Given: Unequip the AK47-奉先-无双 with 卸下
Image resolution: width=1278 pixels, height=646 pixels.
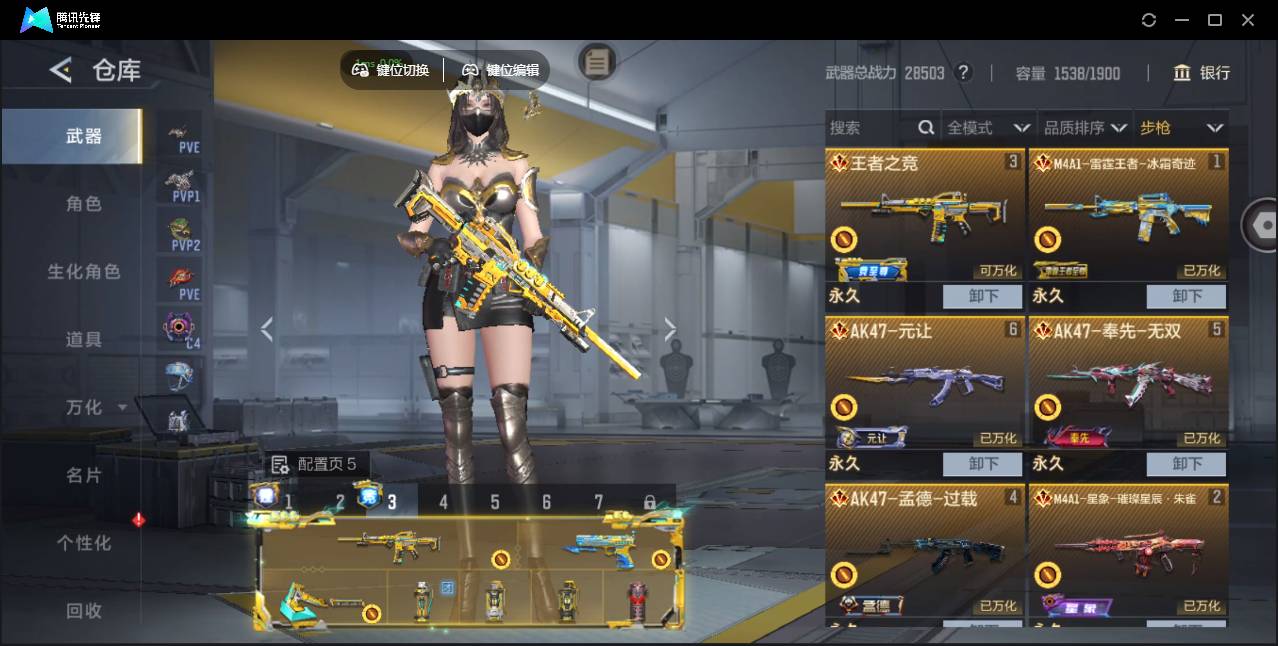Looking at the screenshot, I should (x=1186, y=464).
